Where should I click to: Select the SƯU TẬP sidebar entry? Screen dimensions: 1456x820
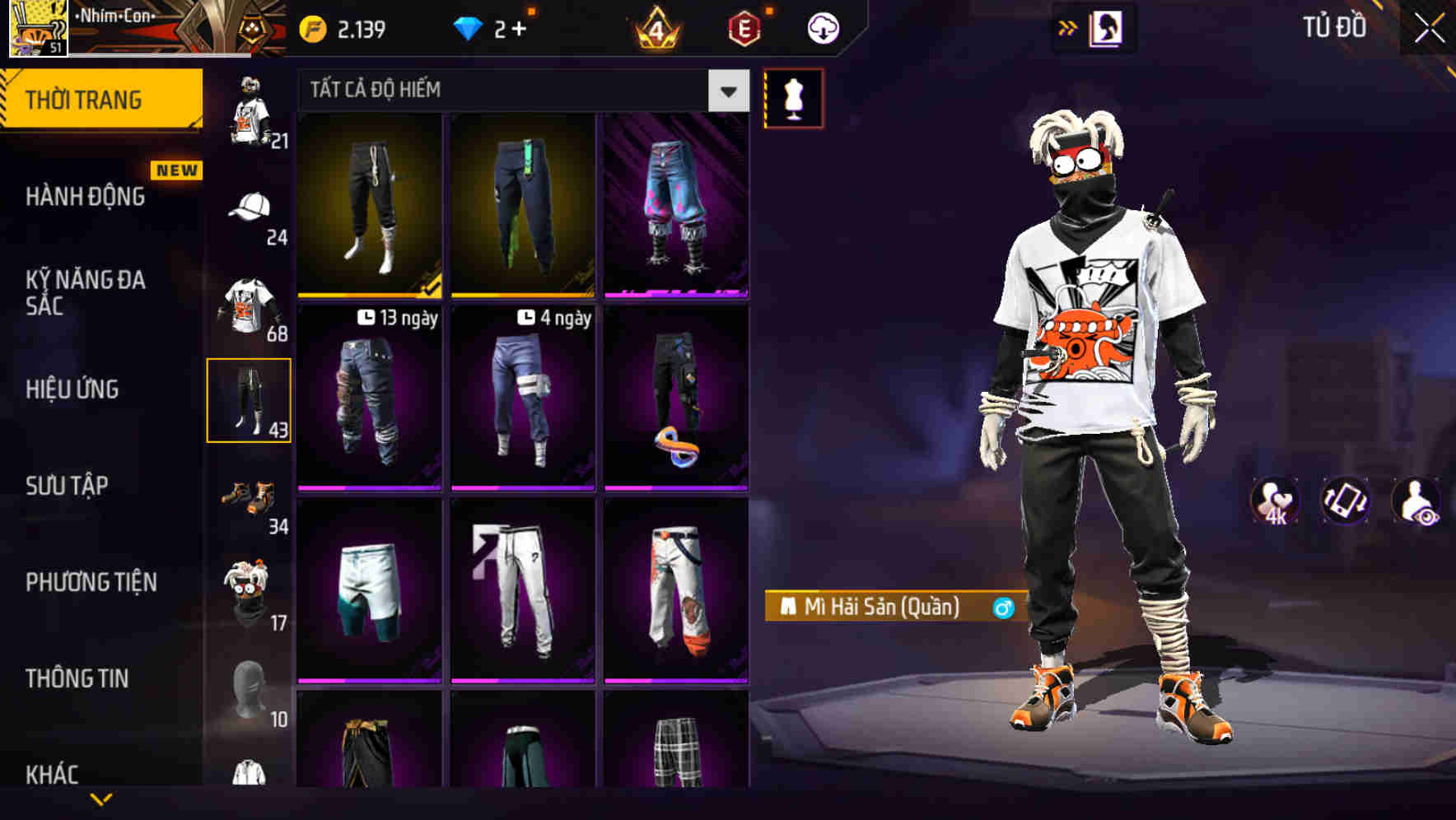[70, 487]
